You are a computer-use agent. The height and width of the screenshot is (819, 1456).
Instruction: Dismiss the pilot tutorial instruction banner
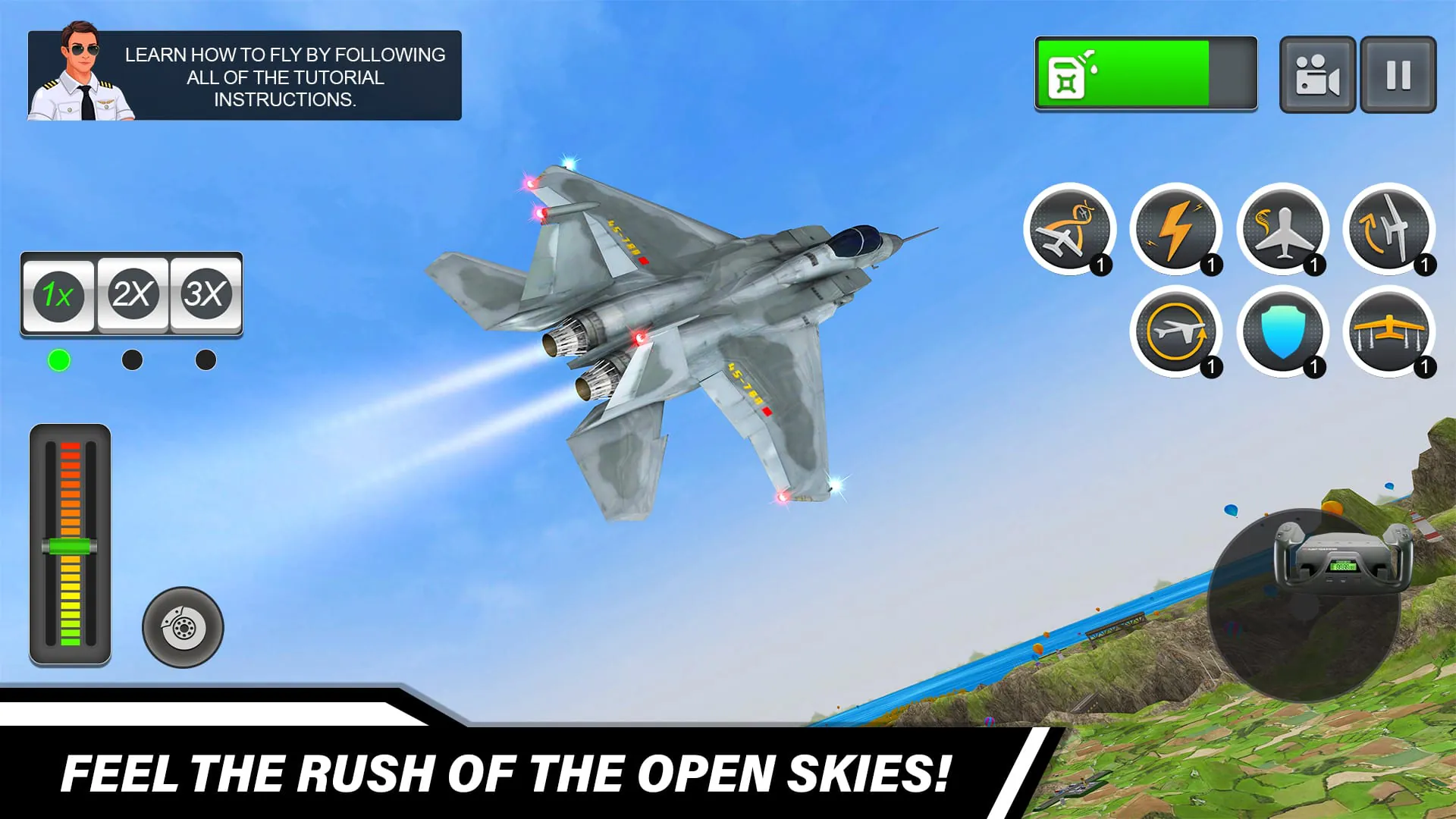pyautogui.click(x=243, y=72)
